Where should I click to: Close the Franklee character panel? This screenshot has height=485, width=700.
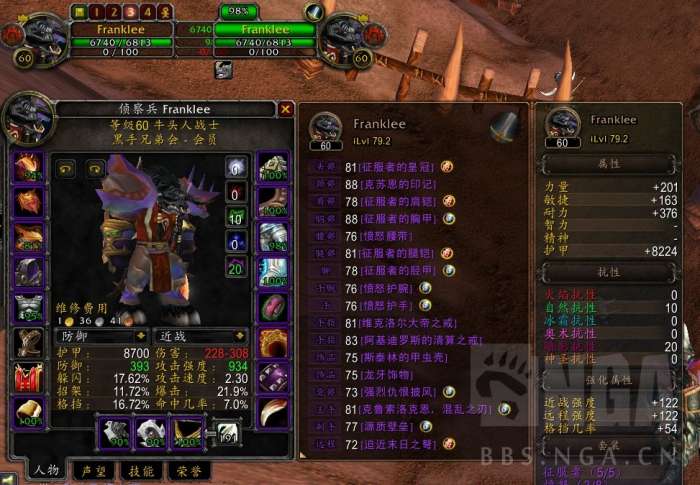click(x=286, y=109)
